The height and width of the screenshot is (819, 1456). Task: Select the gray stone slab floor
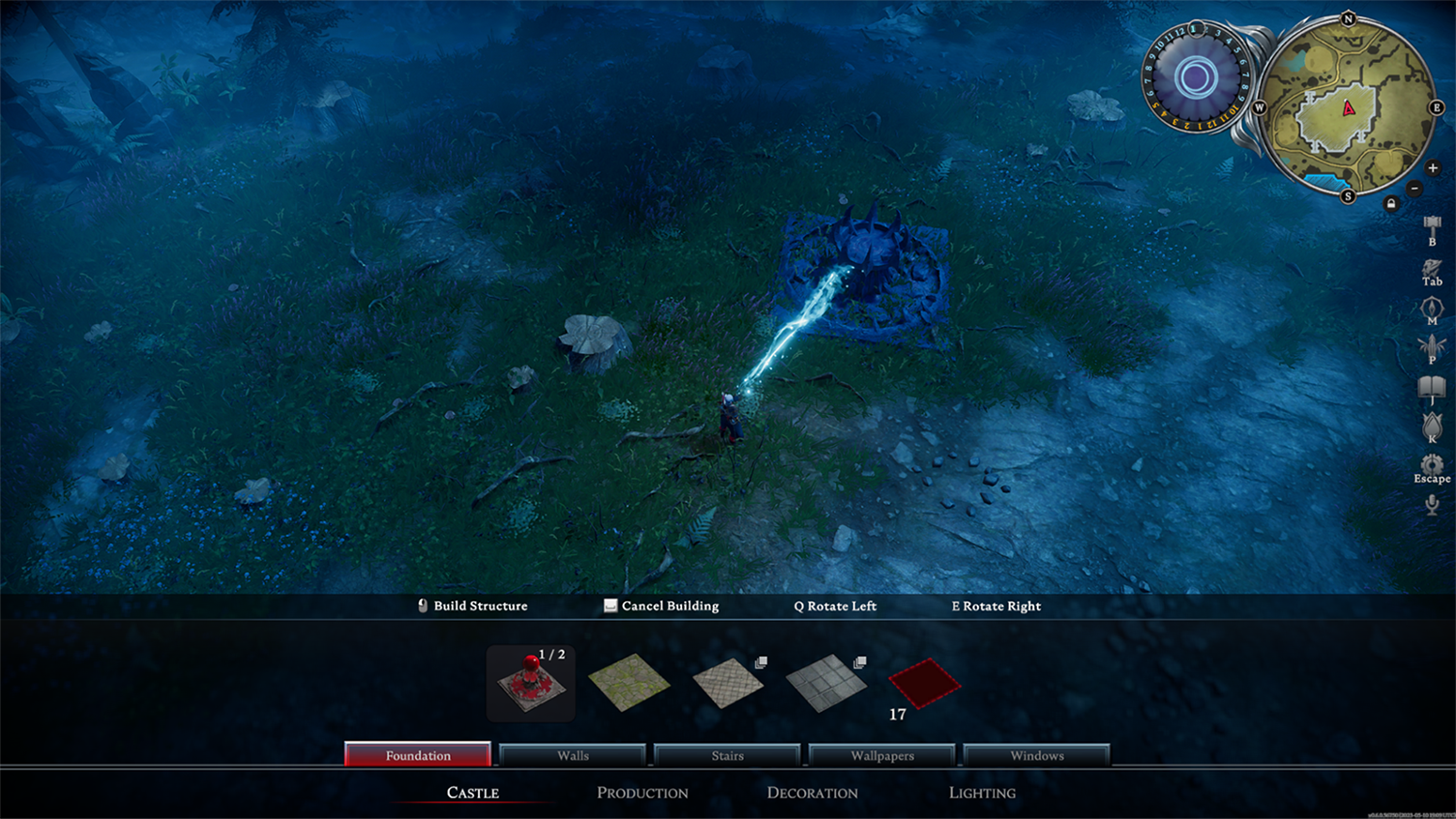[826, 683]
